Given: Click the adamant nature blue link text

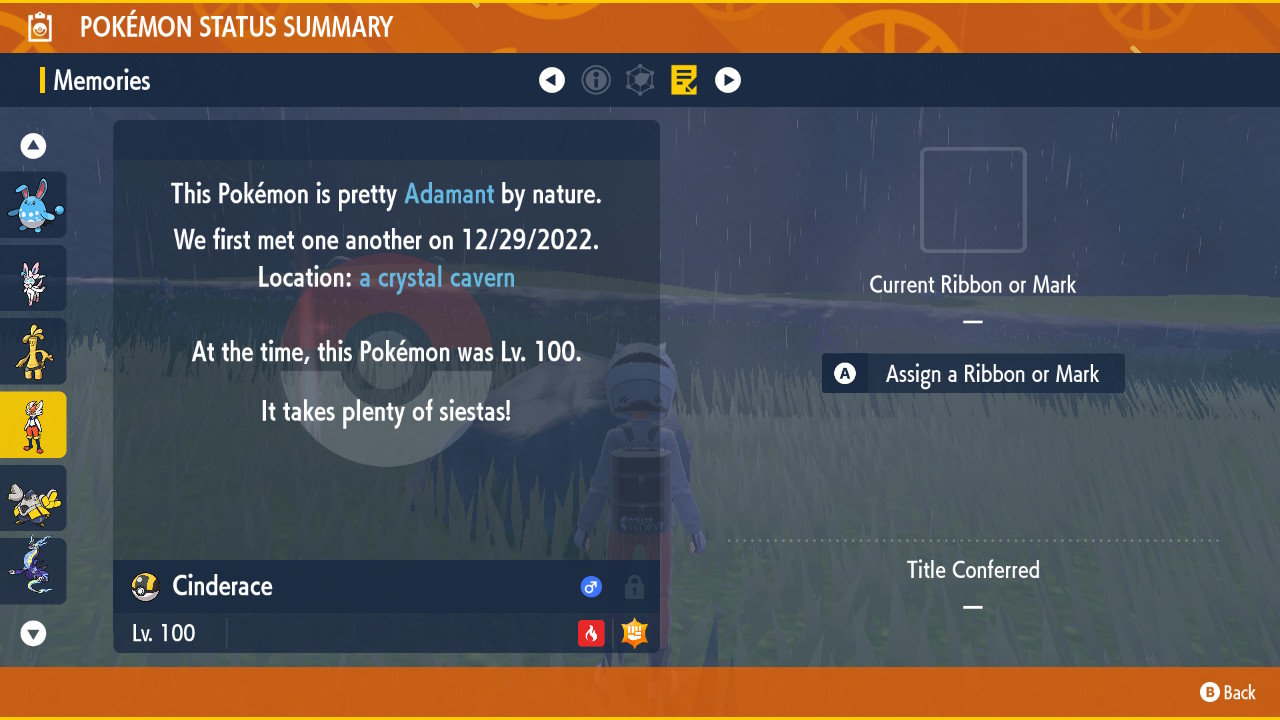Looking at the screenshot, I should (x=448, y=194).
